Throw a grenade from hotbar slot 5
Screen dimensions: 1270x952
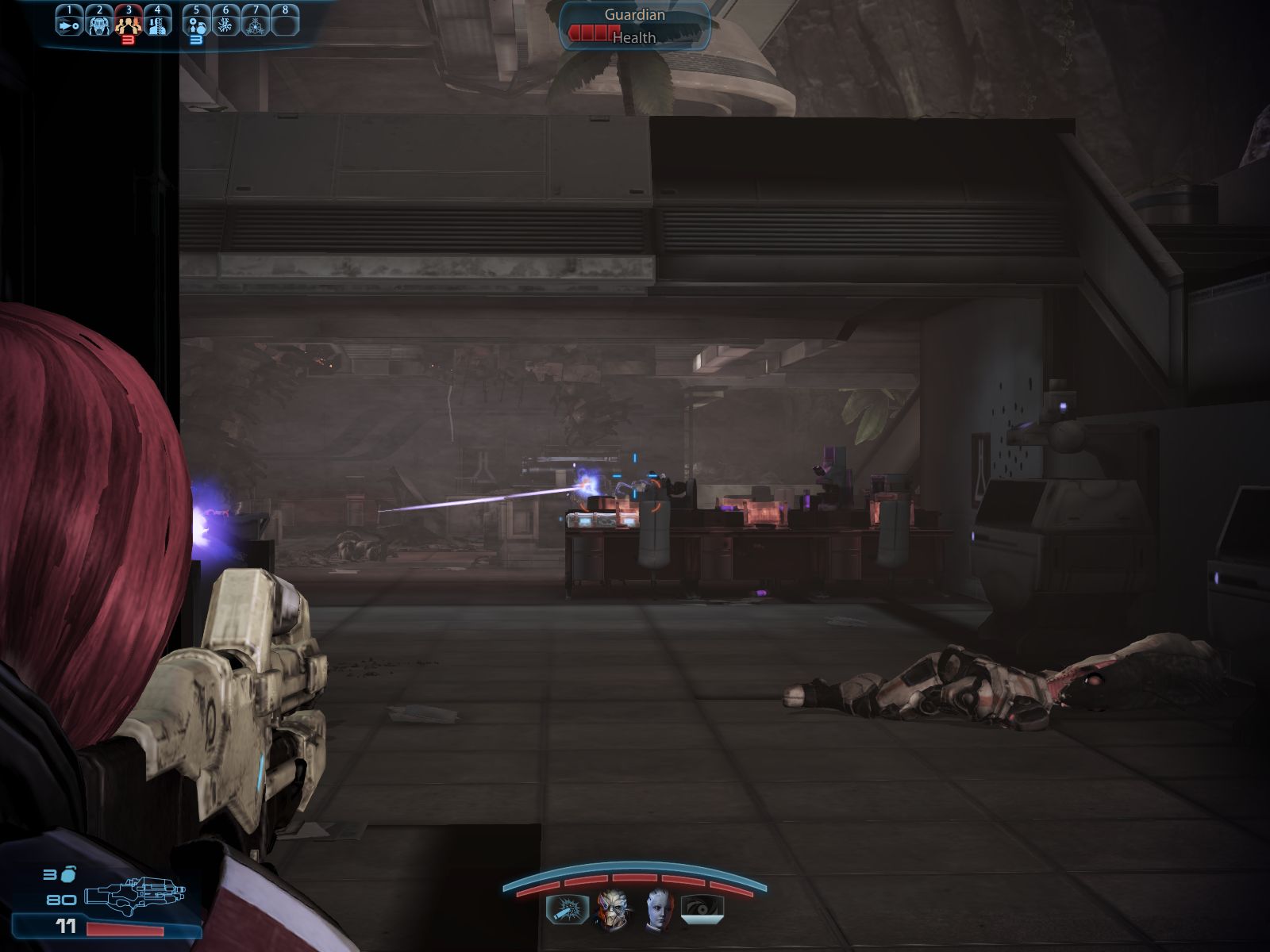click(x=196, y=24)
